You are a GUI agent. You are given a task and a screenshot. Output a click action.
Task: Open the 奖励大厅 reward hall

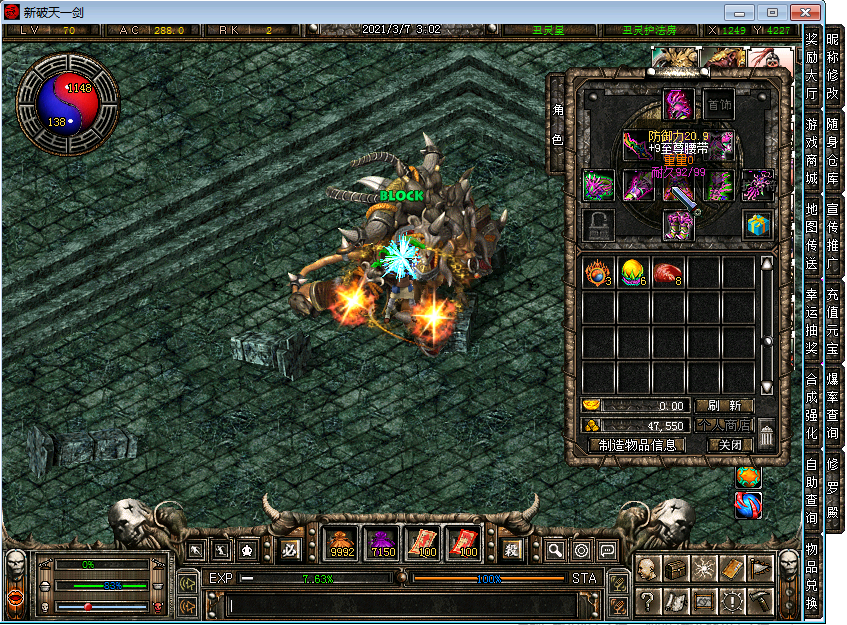[811, 66]
